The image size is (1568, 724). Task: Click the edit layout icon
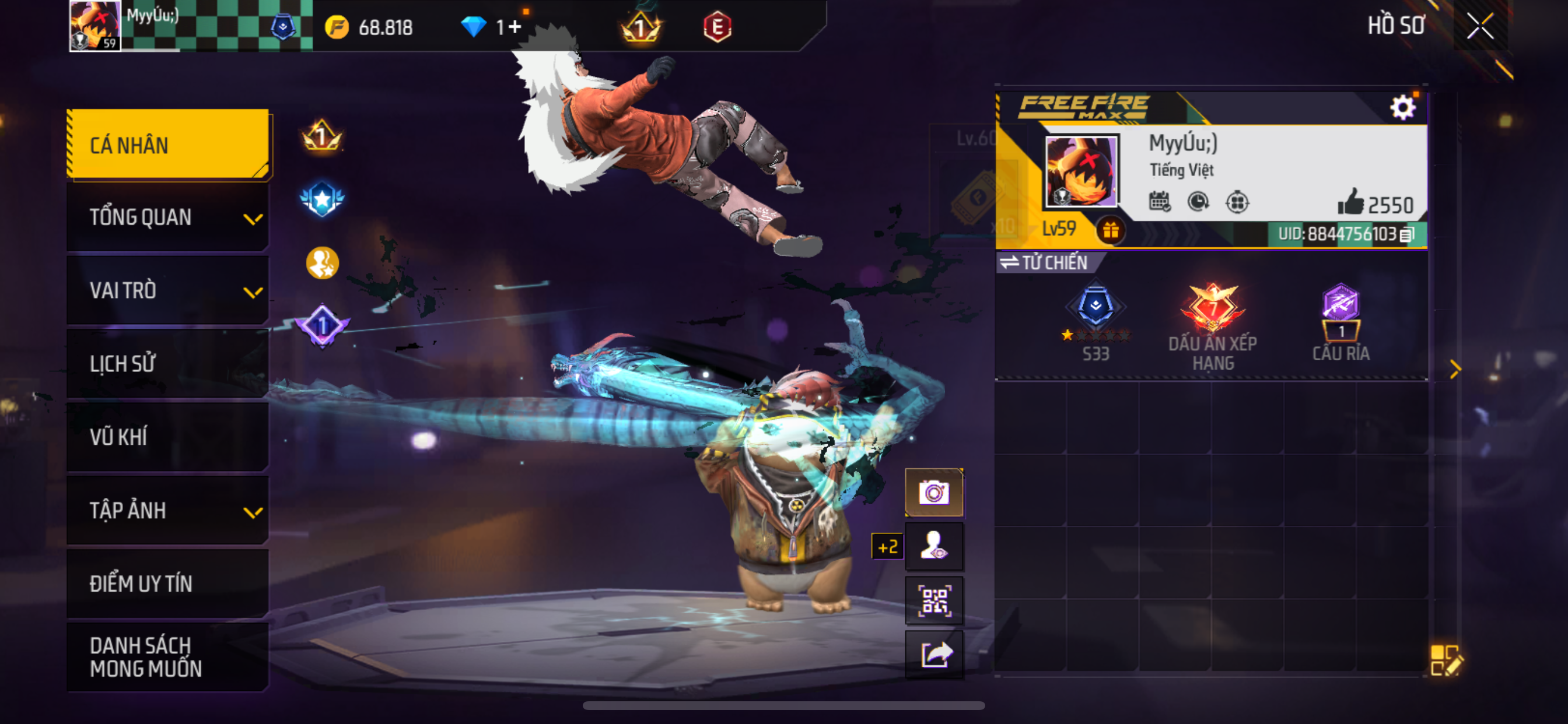tap(1445, 660)
